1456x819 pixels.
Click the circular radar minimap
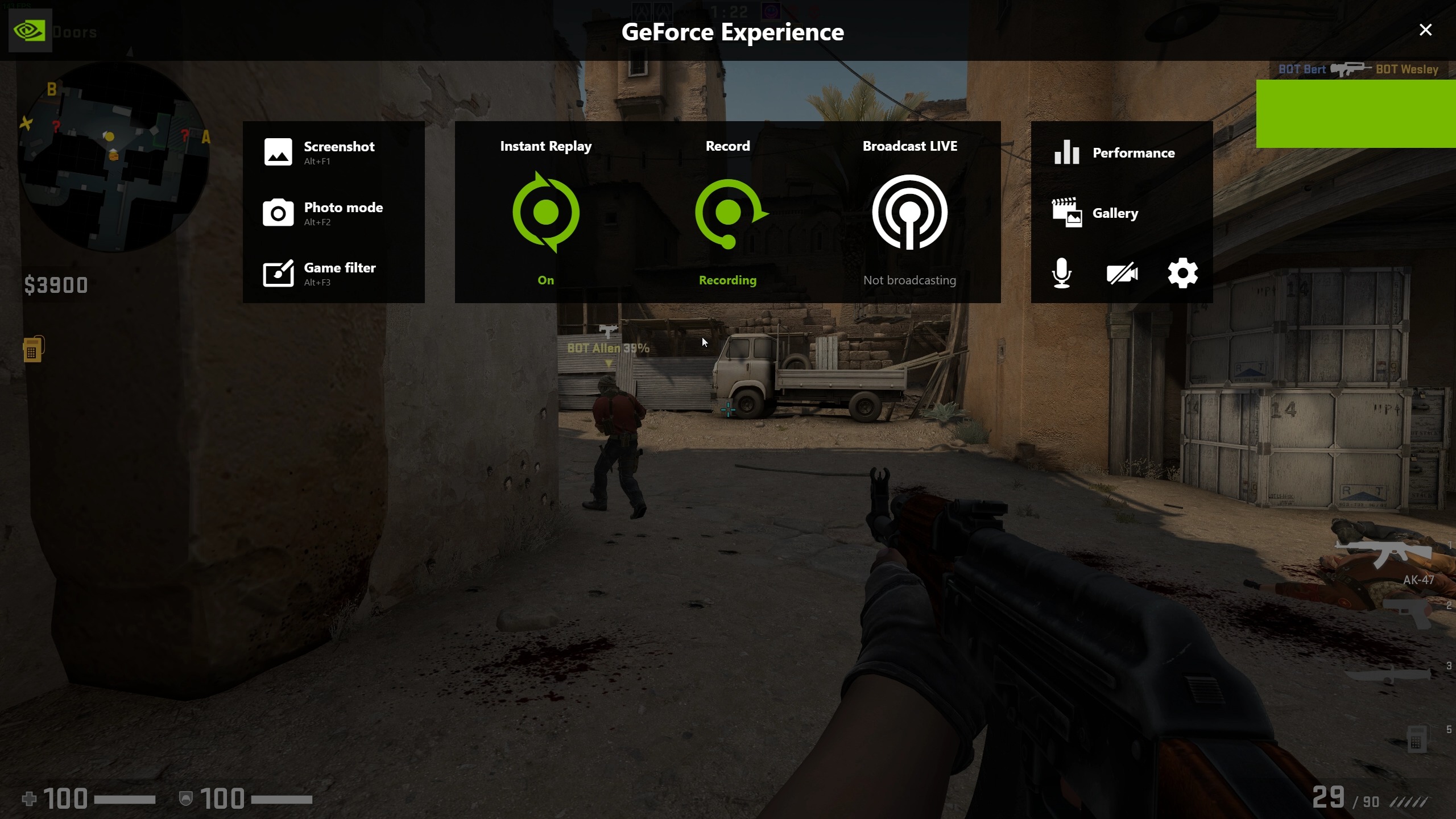114,156
